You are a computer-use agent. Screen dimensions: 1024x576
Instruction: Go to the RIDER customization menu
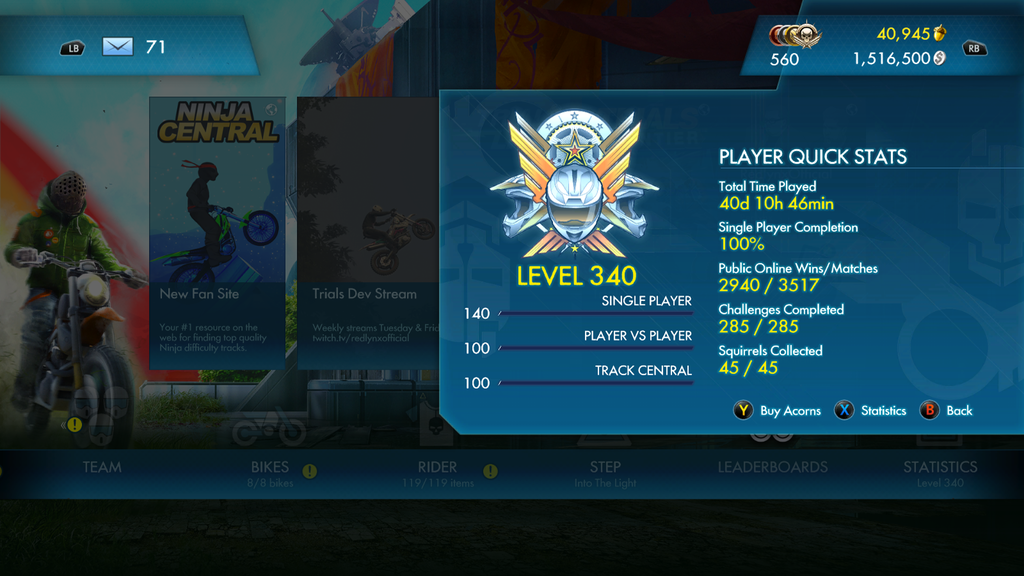point(437,472)
